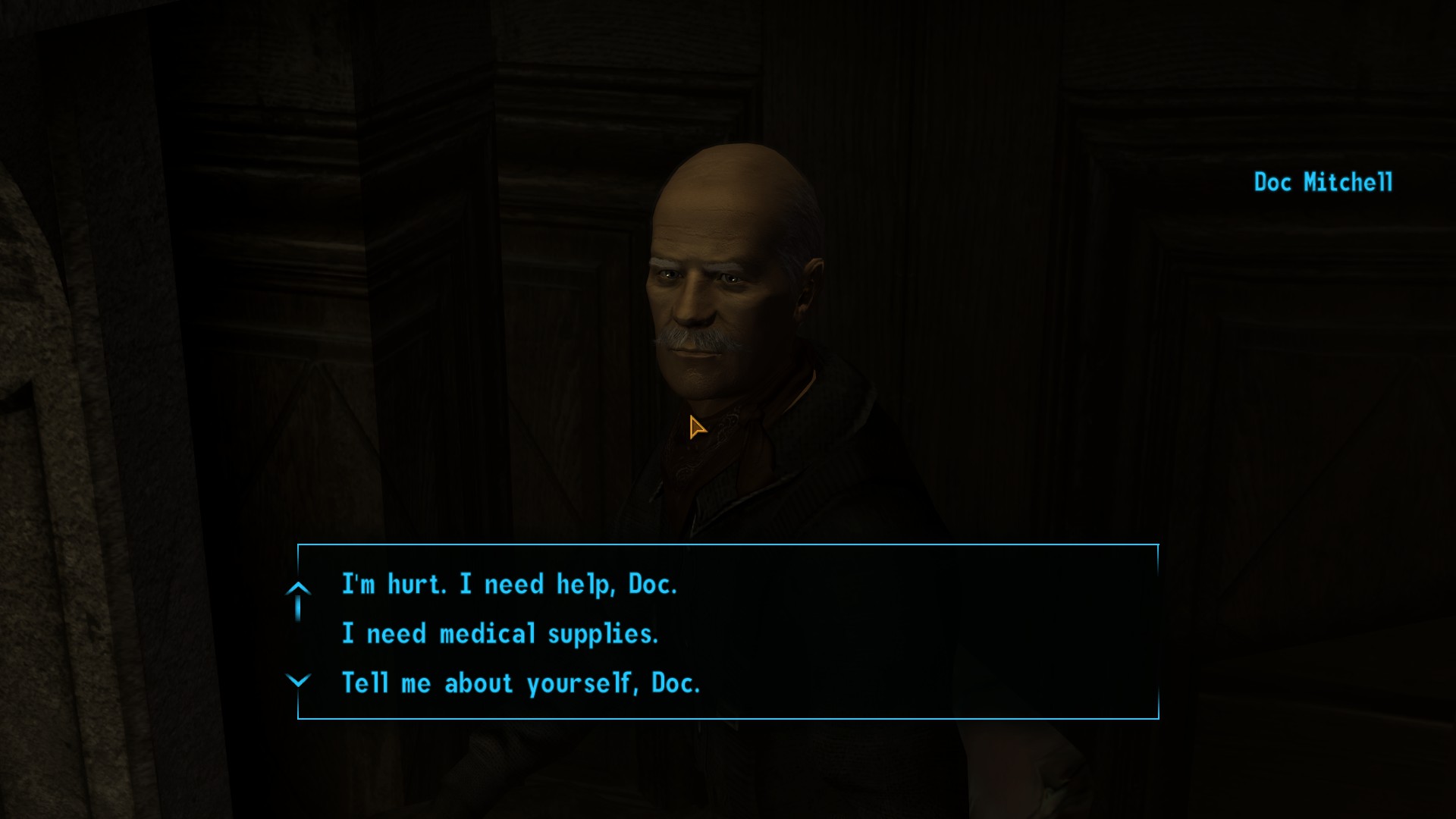Viewport: 1456px width, 819px height.
Task: Click the dialogue list up arrow
Action: click(298, 589)
